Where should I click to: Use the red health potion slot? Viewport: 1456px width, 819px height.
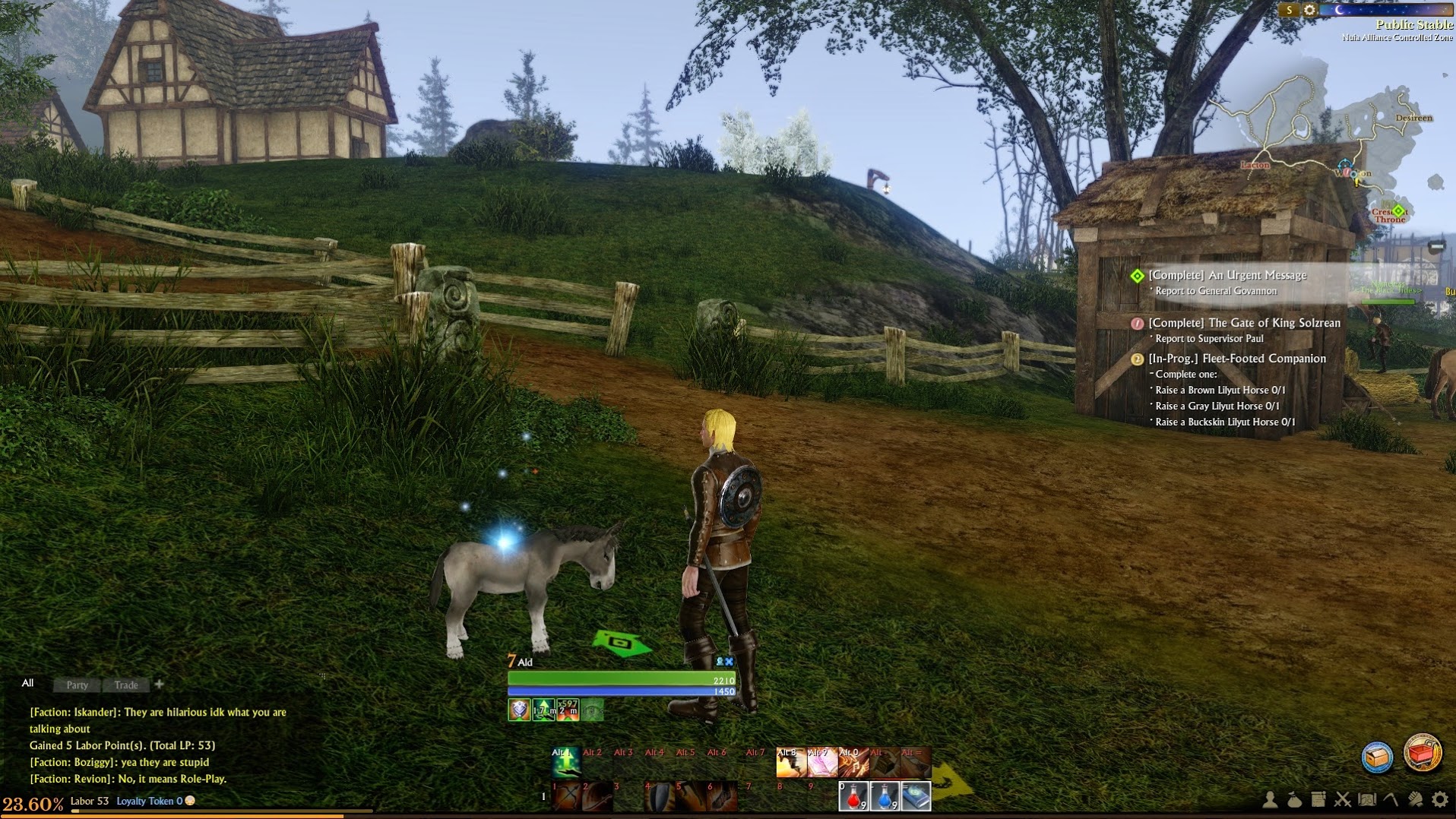tap(853, 797)
